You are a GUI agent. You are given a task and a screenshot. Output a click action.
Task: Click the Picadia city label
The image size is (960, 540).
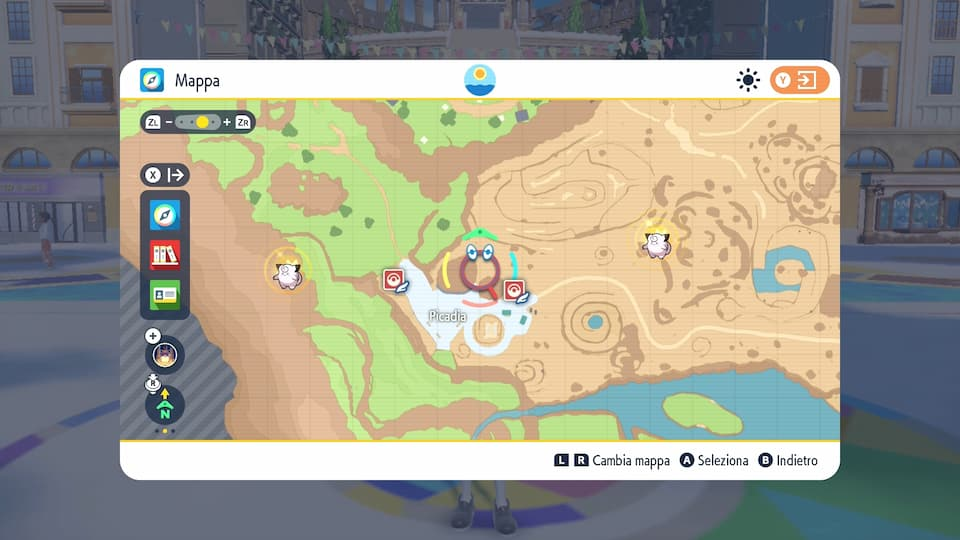[446, 316]
